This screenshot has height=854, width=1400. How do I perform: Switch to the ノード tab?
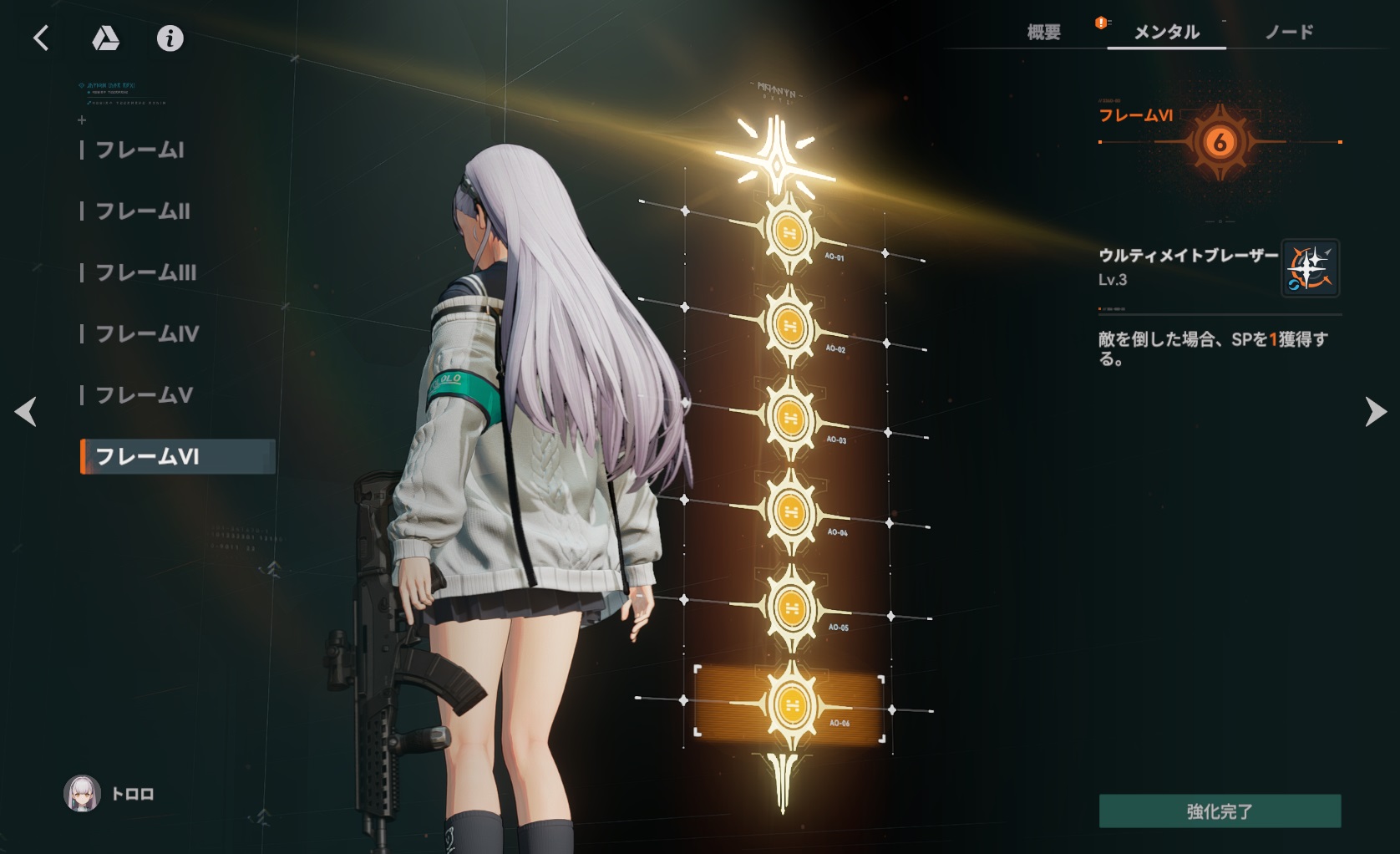[x=1289, y=33]
